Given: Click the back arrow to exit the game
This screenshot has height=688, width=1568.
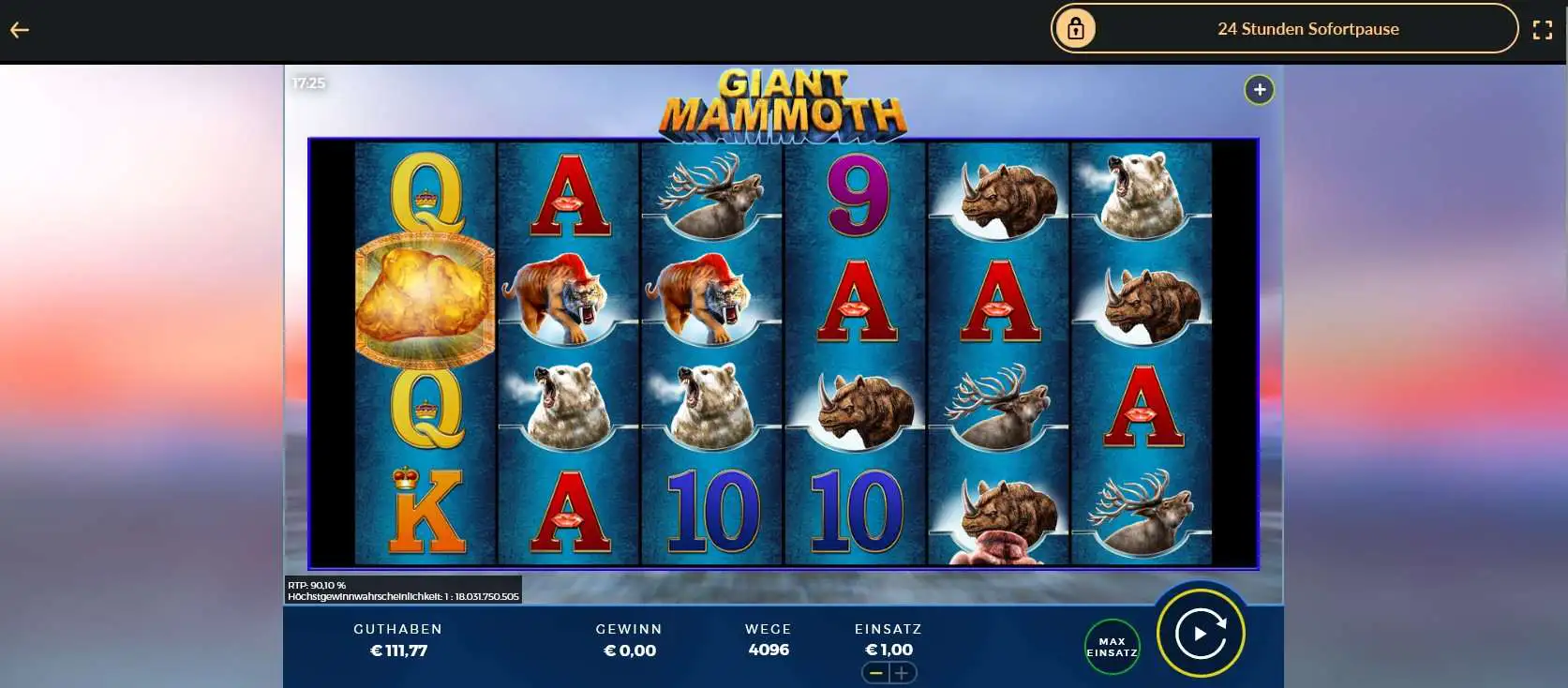Looking at the screenshot, I should coord(21,29).
